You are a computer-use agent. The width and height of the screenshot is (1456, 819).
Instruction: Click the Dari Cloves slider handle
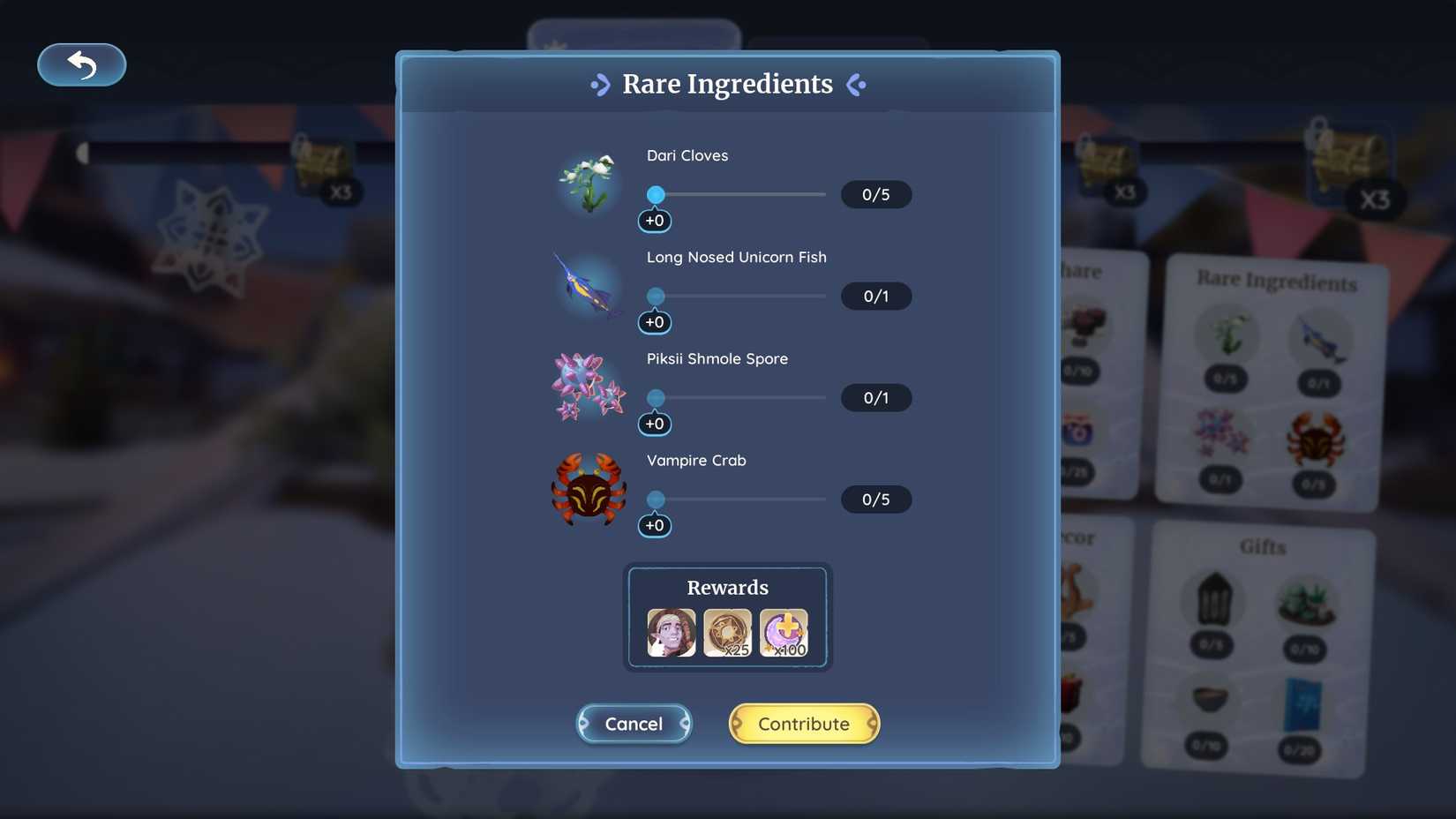656,194
